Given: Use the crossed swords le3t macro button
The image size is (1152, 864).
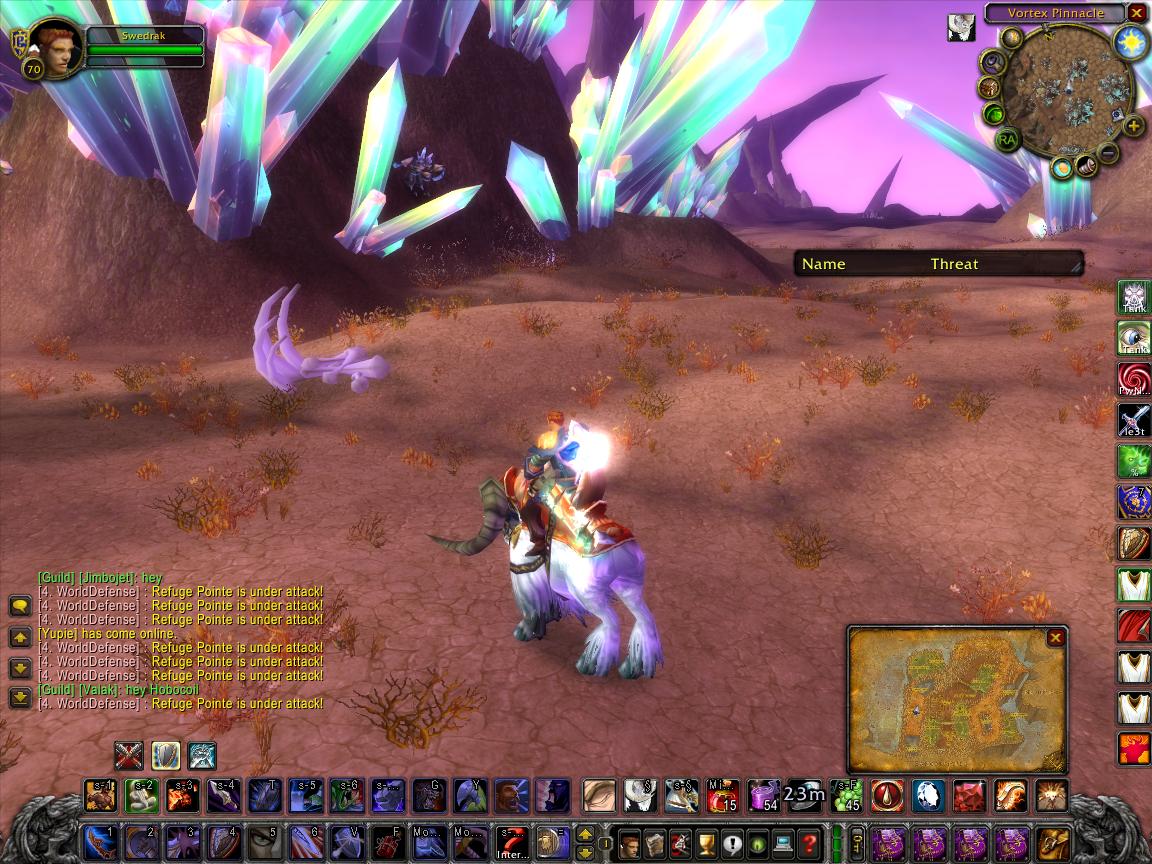Looking at the screenshot, I should 1133,420.
